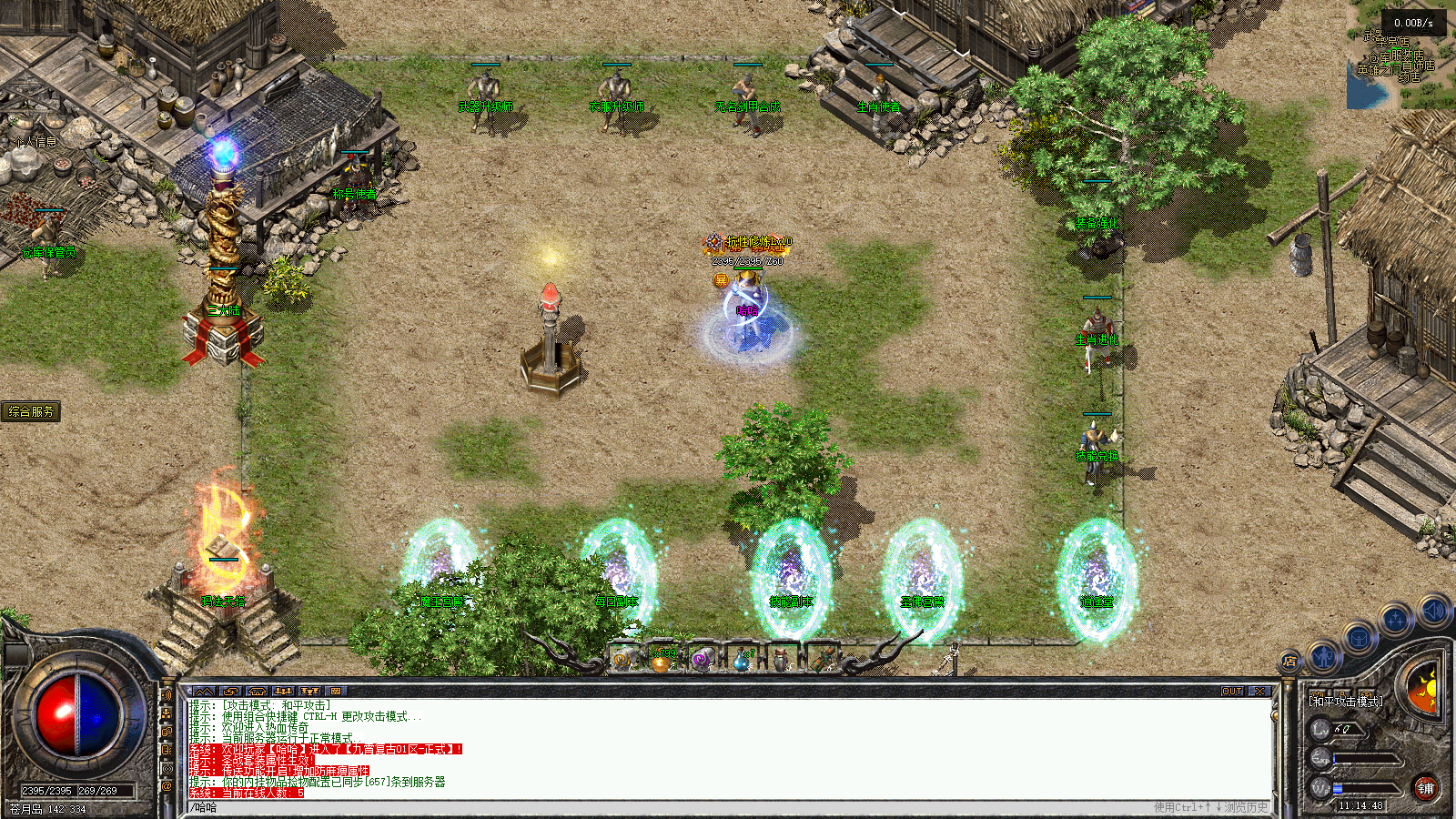Click the chat input field

[x=637, y=807]
